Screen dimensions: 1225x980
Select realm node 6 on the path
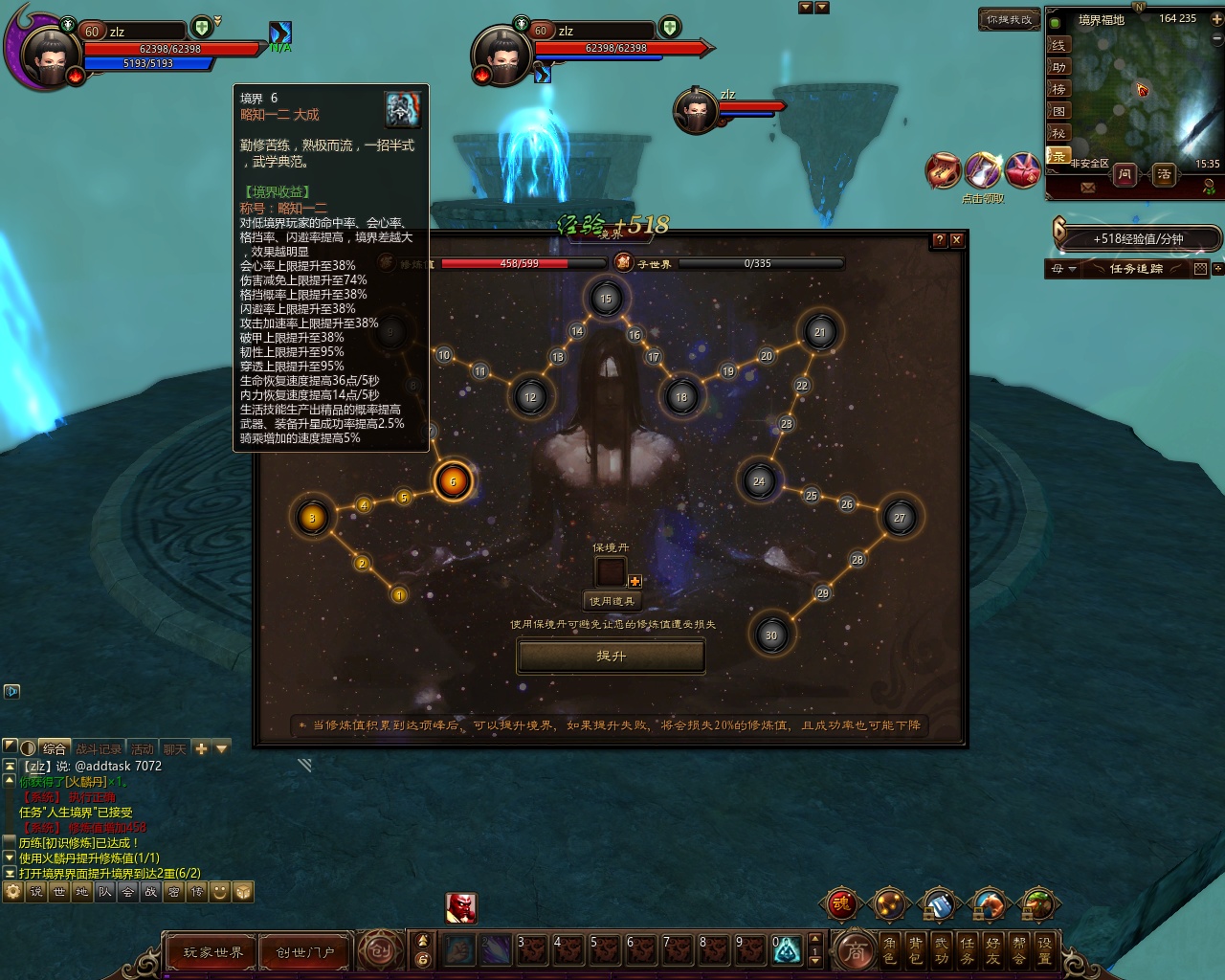(x=453, y=481)
